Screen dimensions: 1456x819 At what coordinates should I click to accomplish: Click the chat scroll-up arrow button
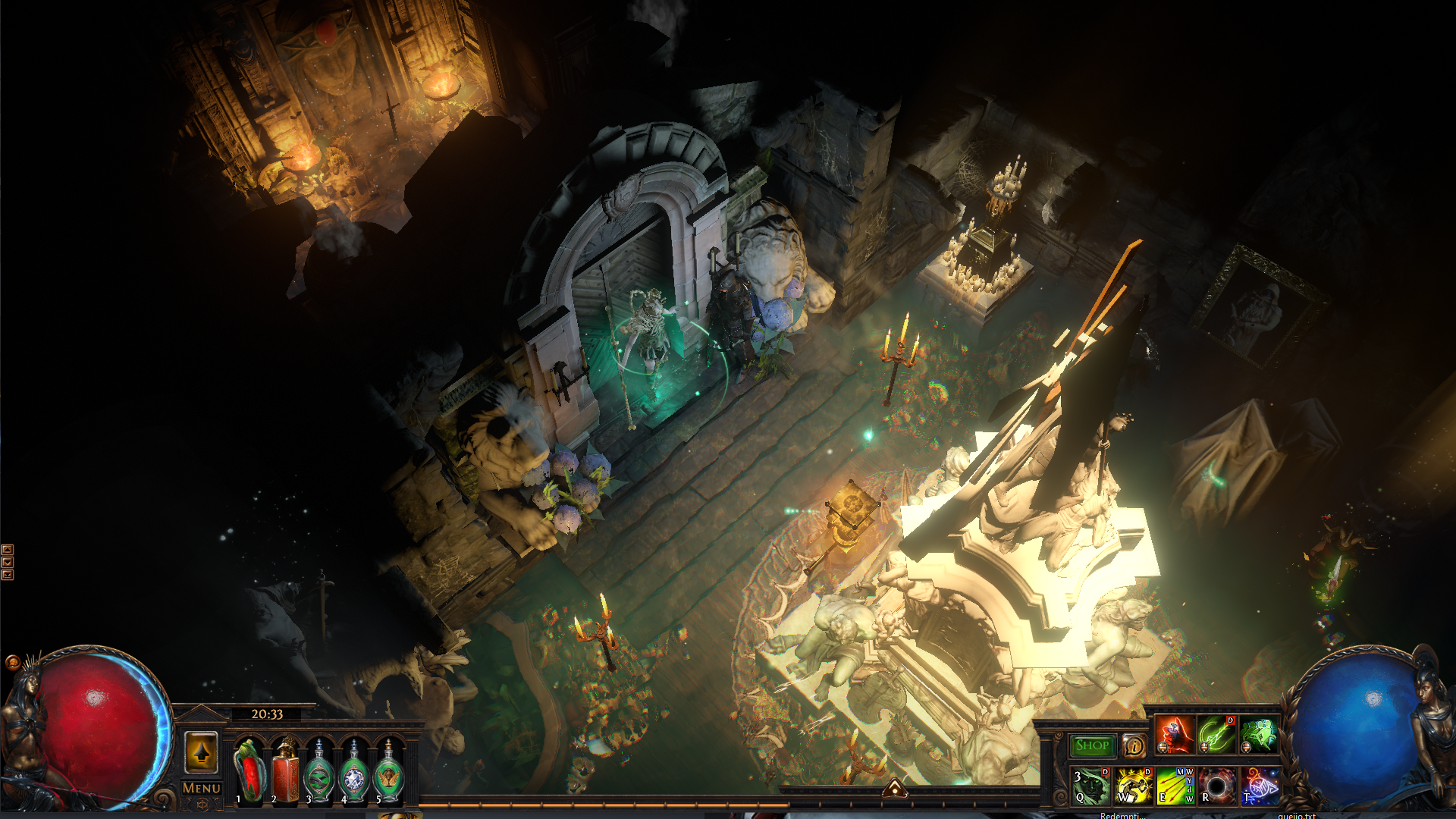tap(8, 549)
